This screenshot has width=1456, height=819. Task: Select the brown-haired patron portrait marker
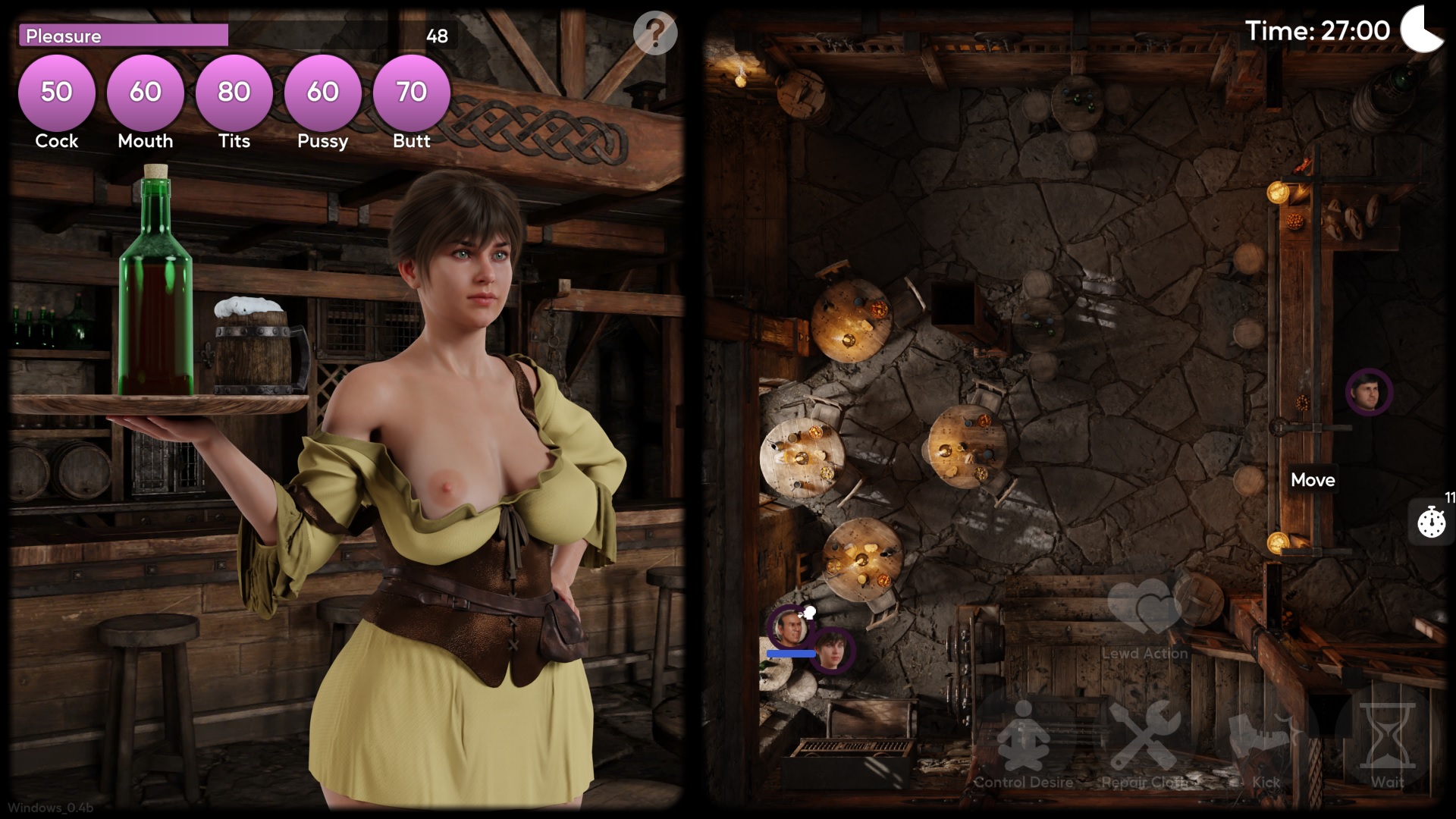pyautogui.click(x=832, y=651)
